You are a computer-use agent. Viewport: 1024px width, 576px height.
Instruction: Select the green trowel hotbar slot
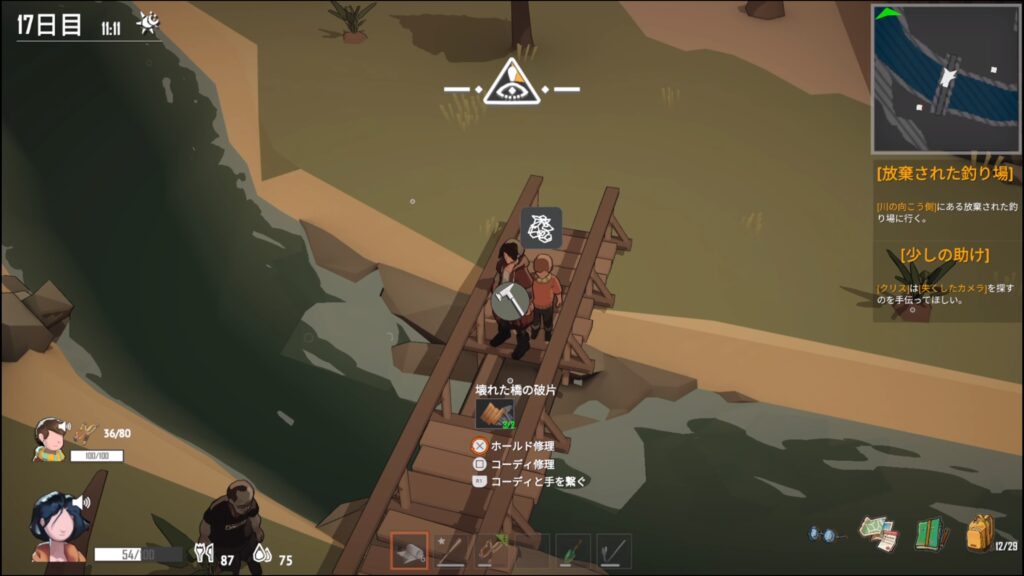pos(573,551)
